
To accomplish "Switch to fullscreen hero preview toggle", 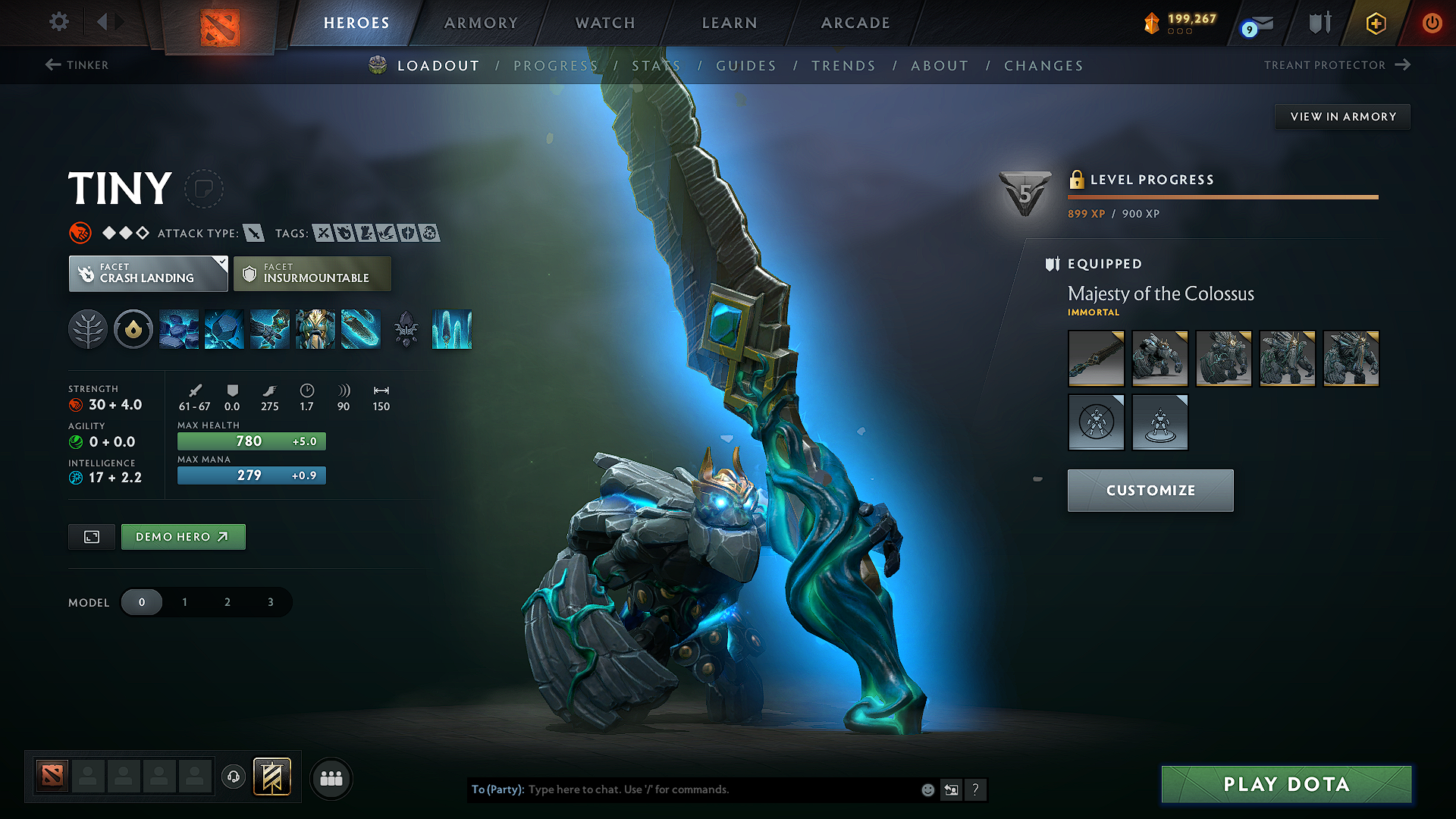I will click(91, 536).
